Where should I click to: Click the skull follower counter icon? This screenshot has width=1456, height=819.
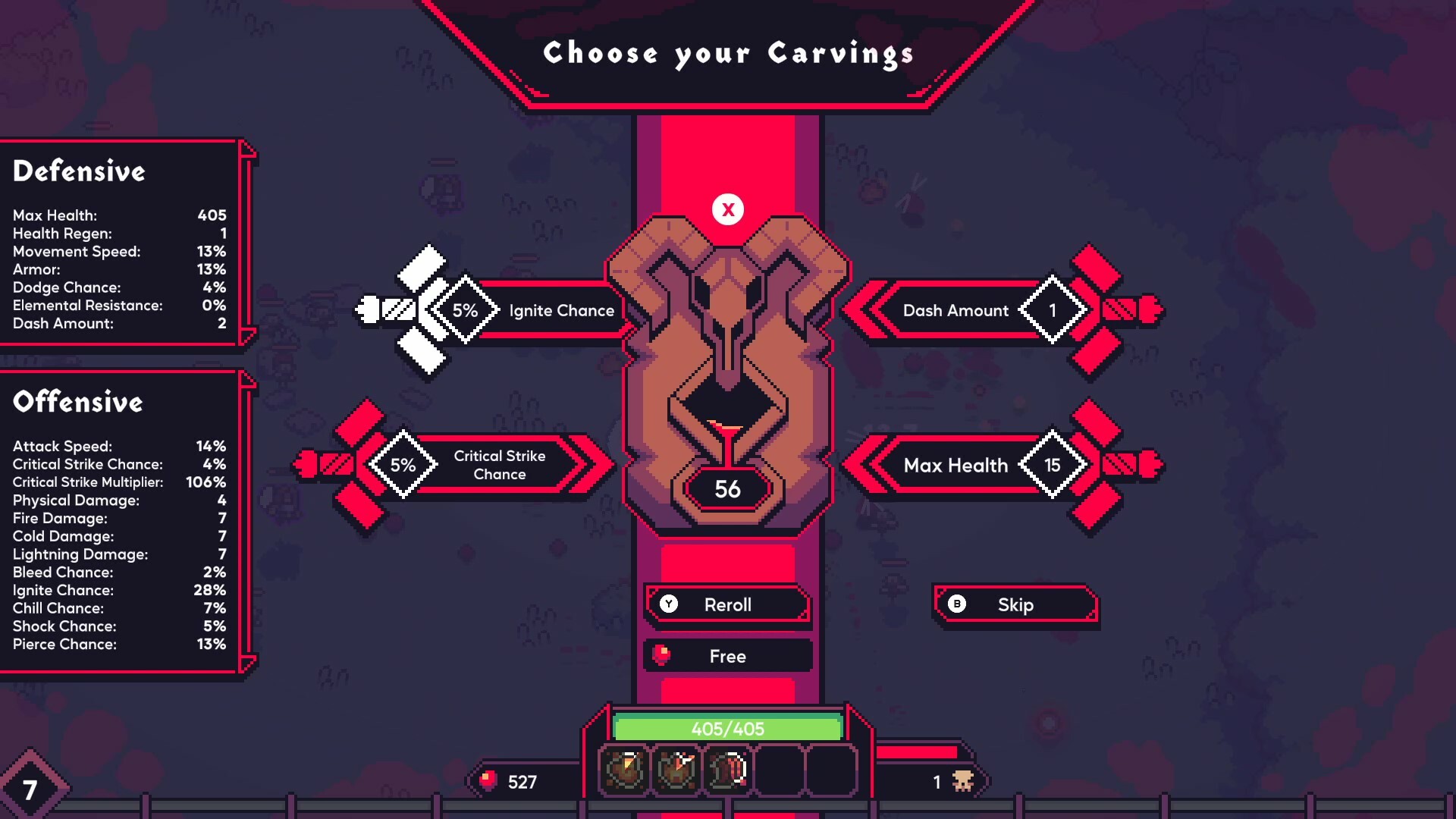point(962,781)
